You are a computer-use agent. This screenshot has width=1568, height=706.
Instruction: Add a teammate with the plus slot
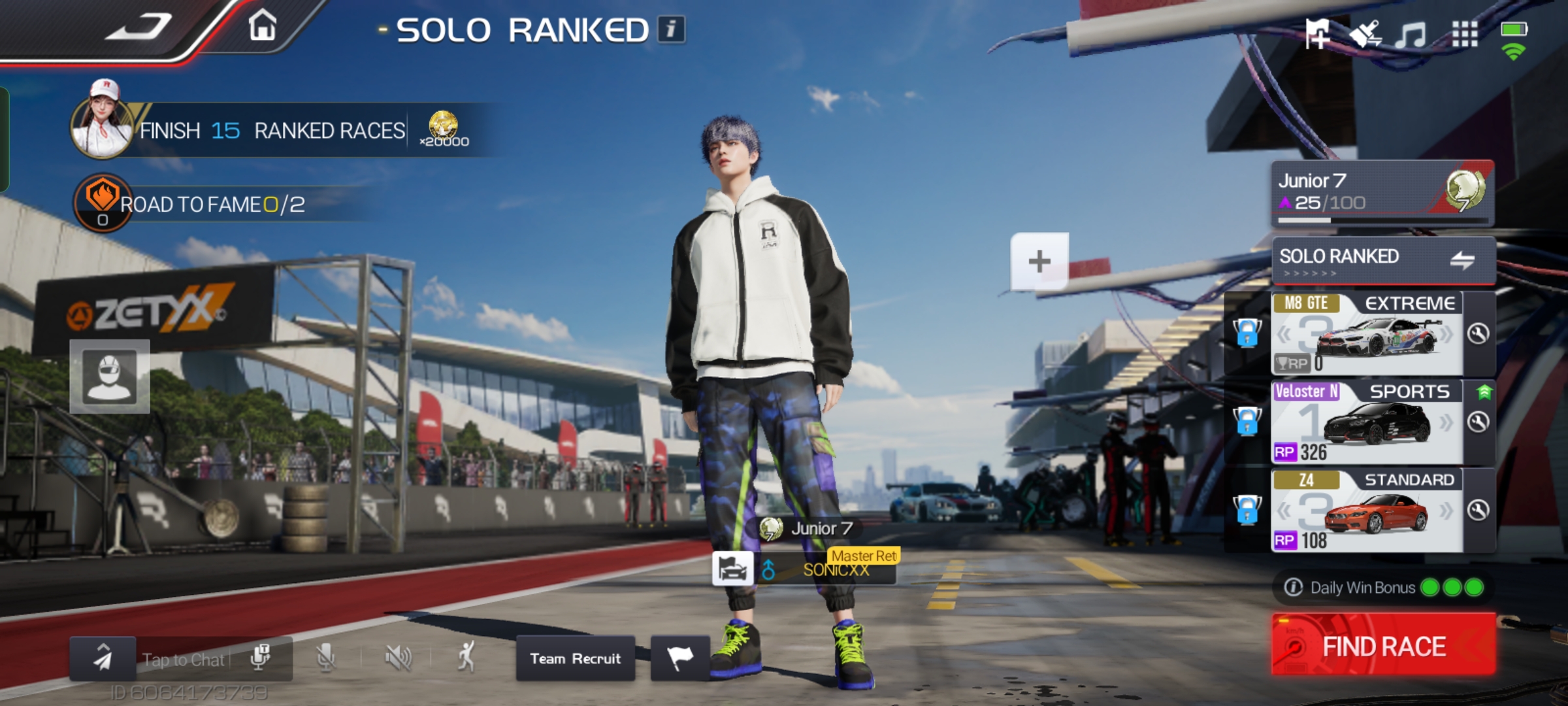tap(1039, 261)
